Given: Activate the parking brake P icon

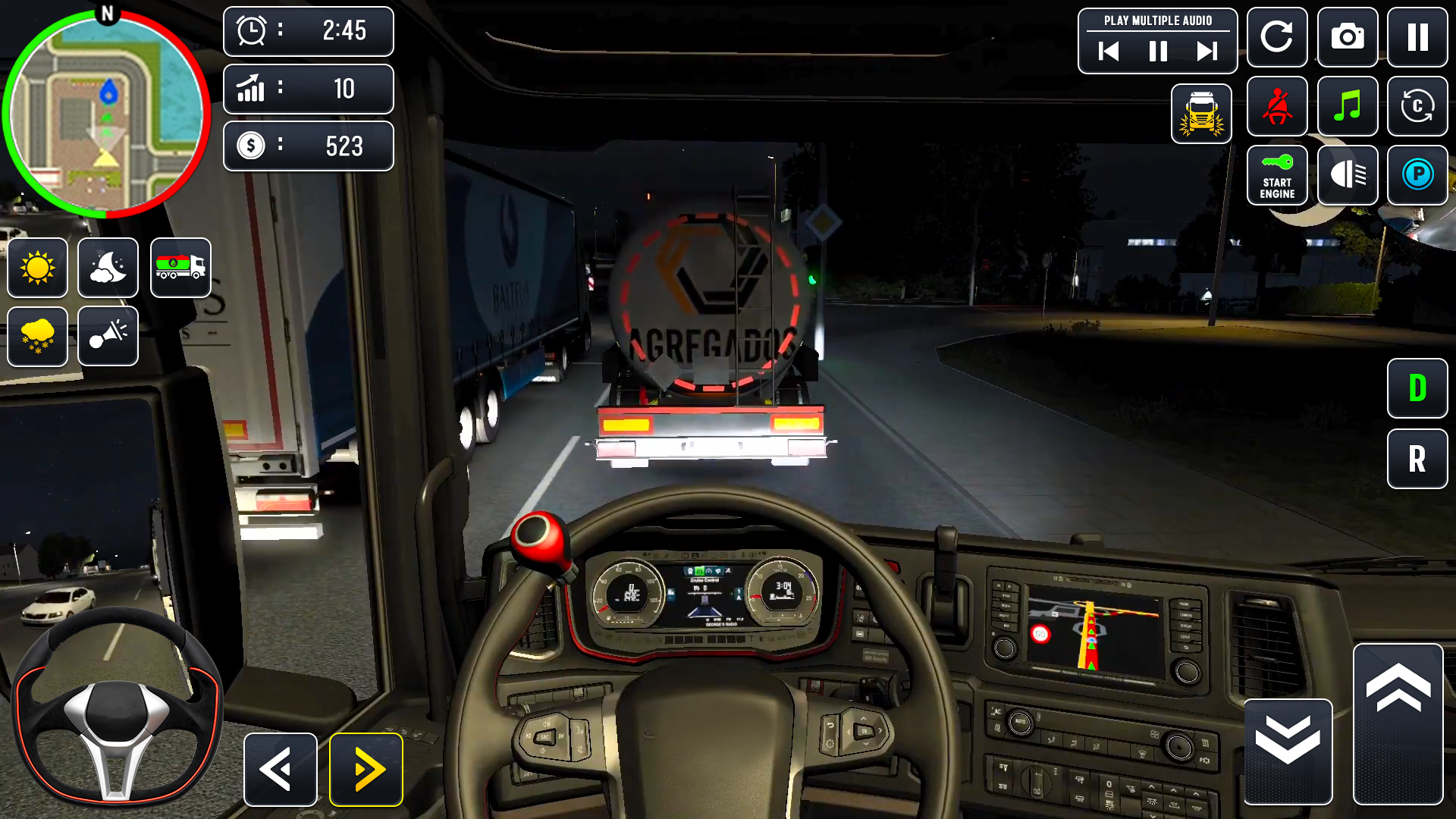Looking at the screenshot, I should click(1418, 175).
